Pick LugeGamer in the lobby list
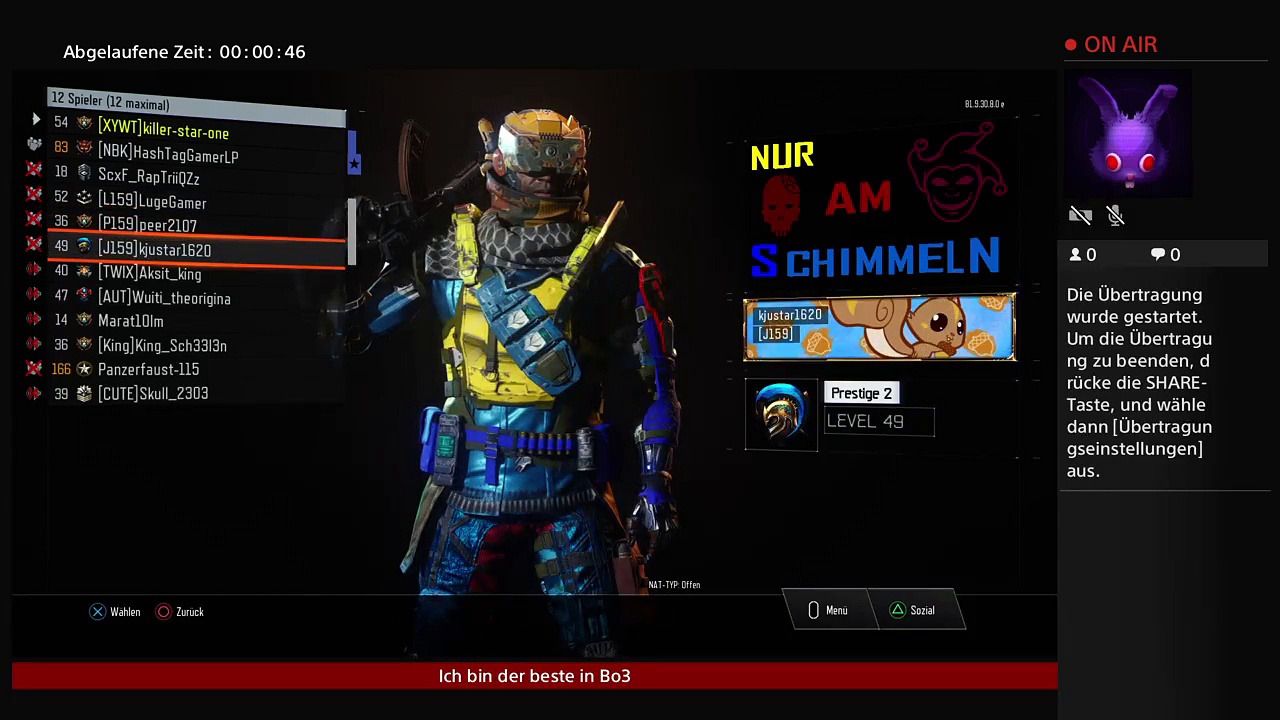1280x720 pixels. [152, 202]
